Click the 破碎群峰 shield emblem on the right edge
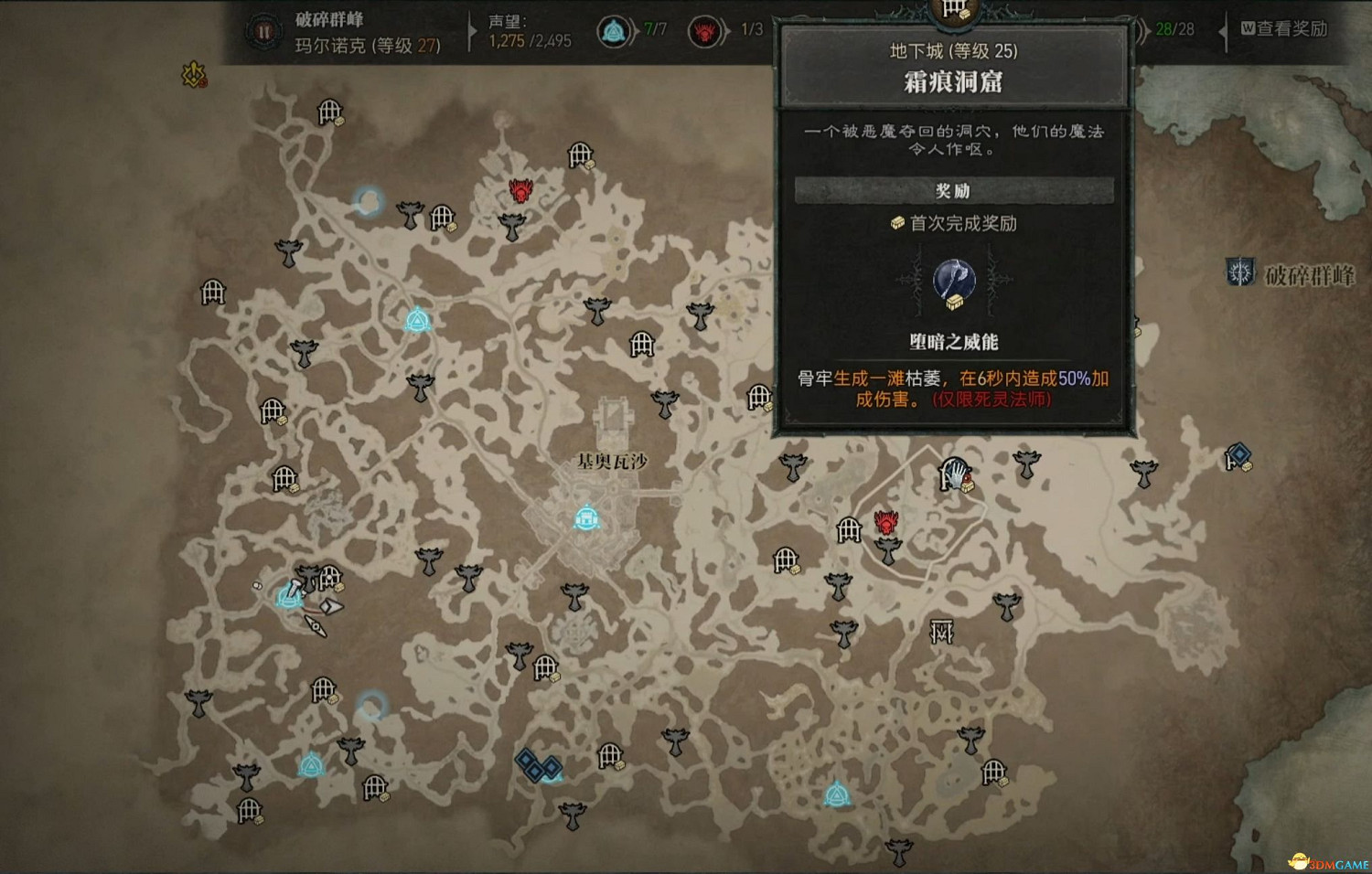1372x874 pixels. pos(1241,271)
